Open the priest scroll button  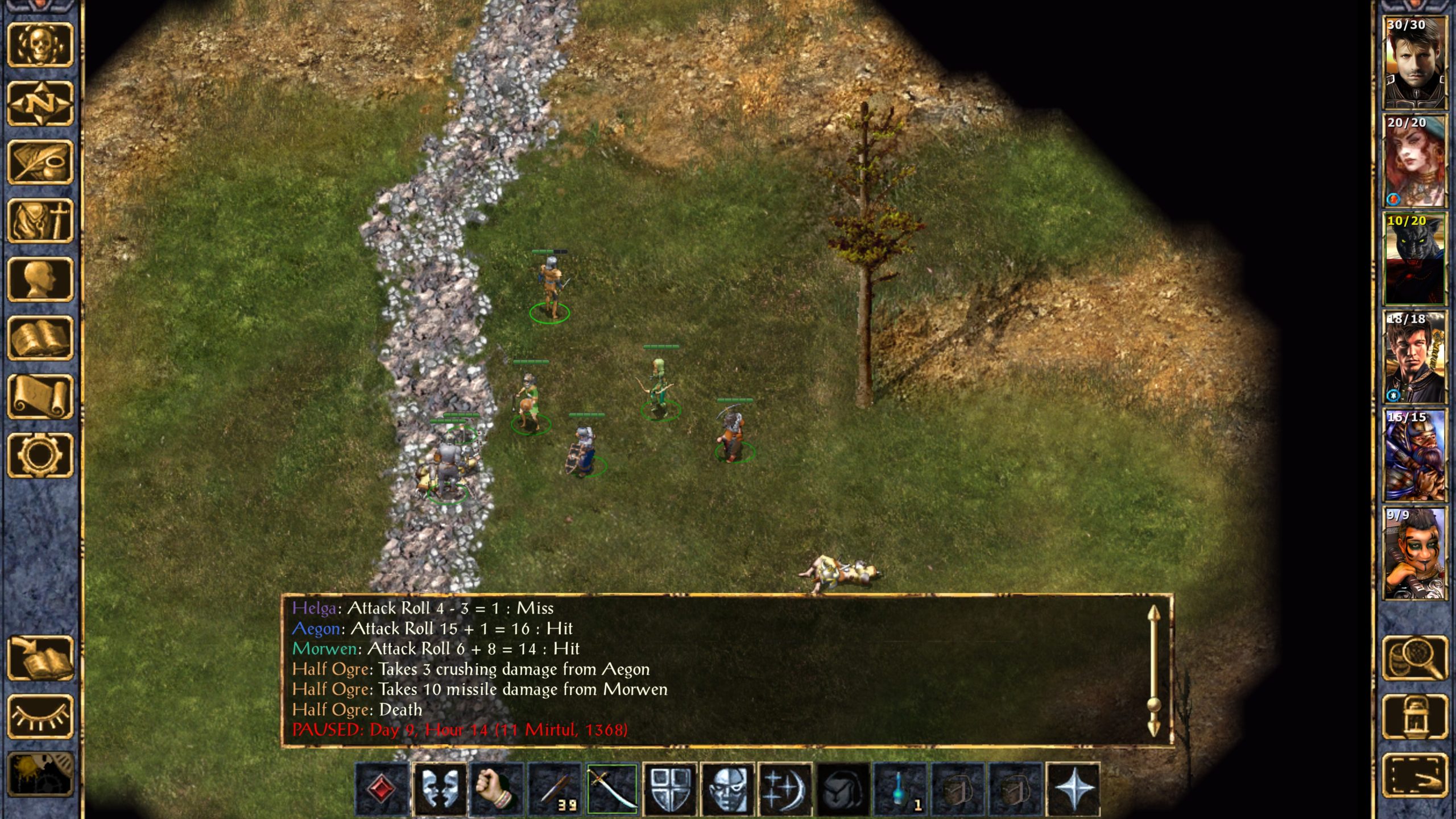tap(40, 397)
